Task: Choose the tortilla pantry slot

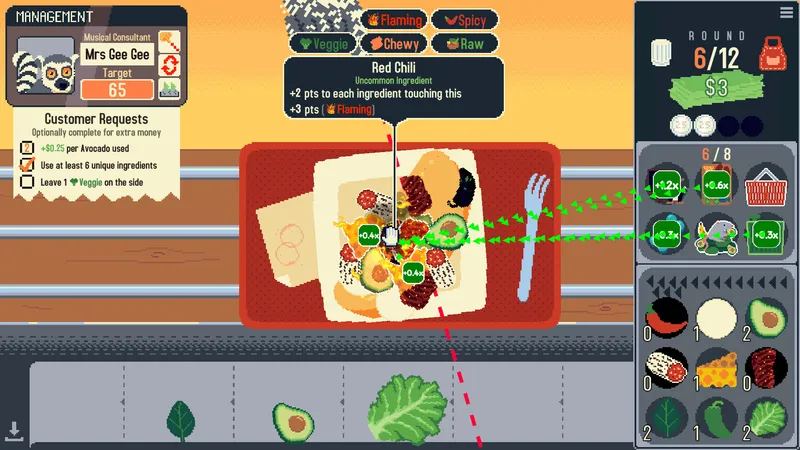Action: (716, 320)
